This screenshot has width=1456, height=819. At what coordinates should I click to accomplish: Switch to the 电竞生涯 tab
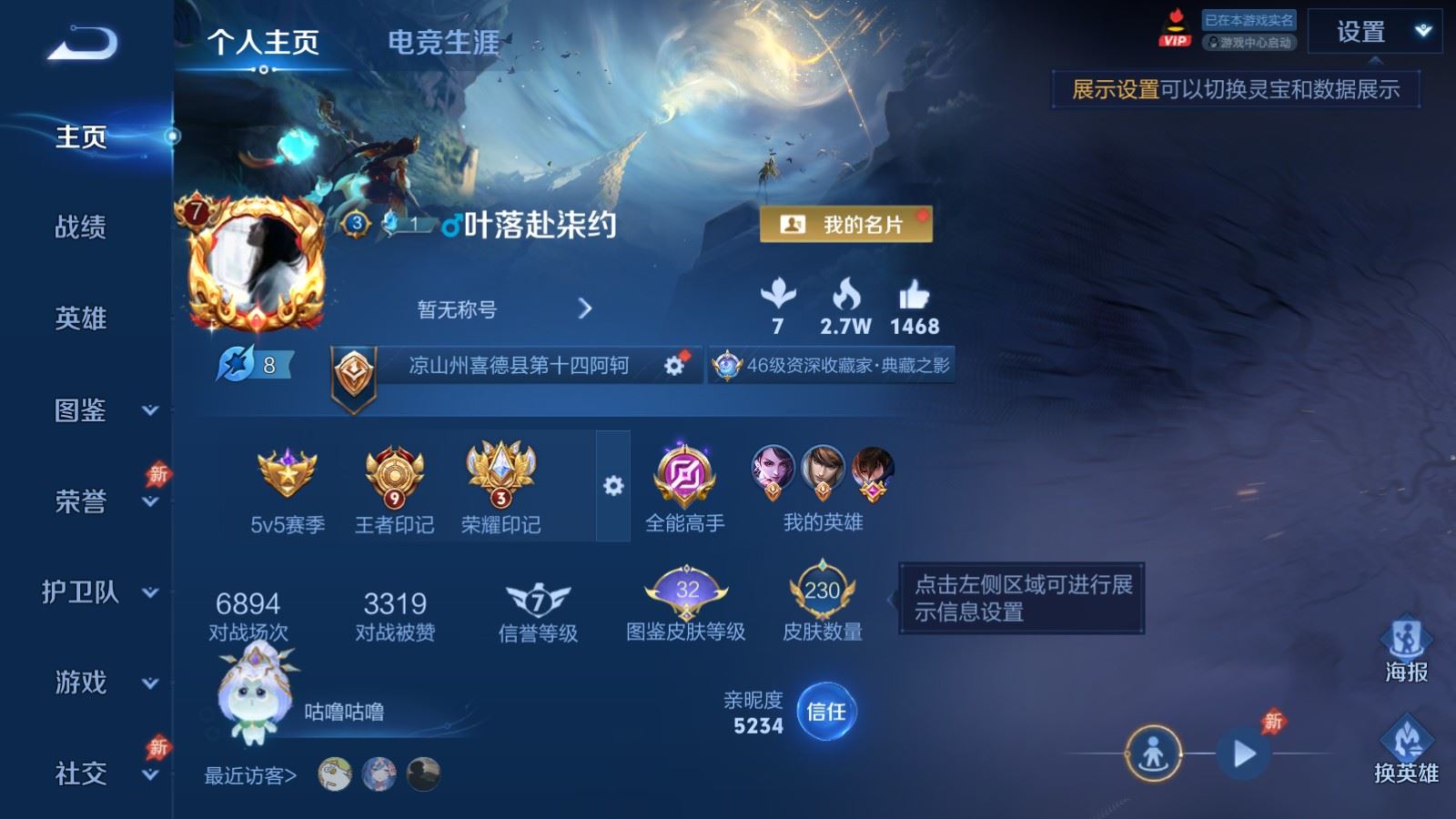coord(441,43)
